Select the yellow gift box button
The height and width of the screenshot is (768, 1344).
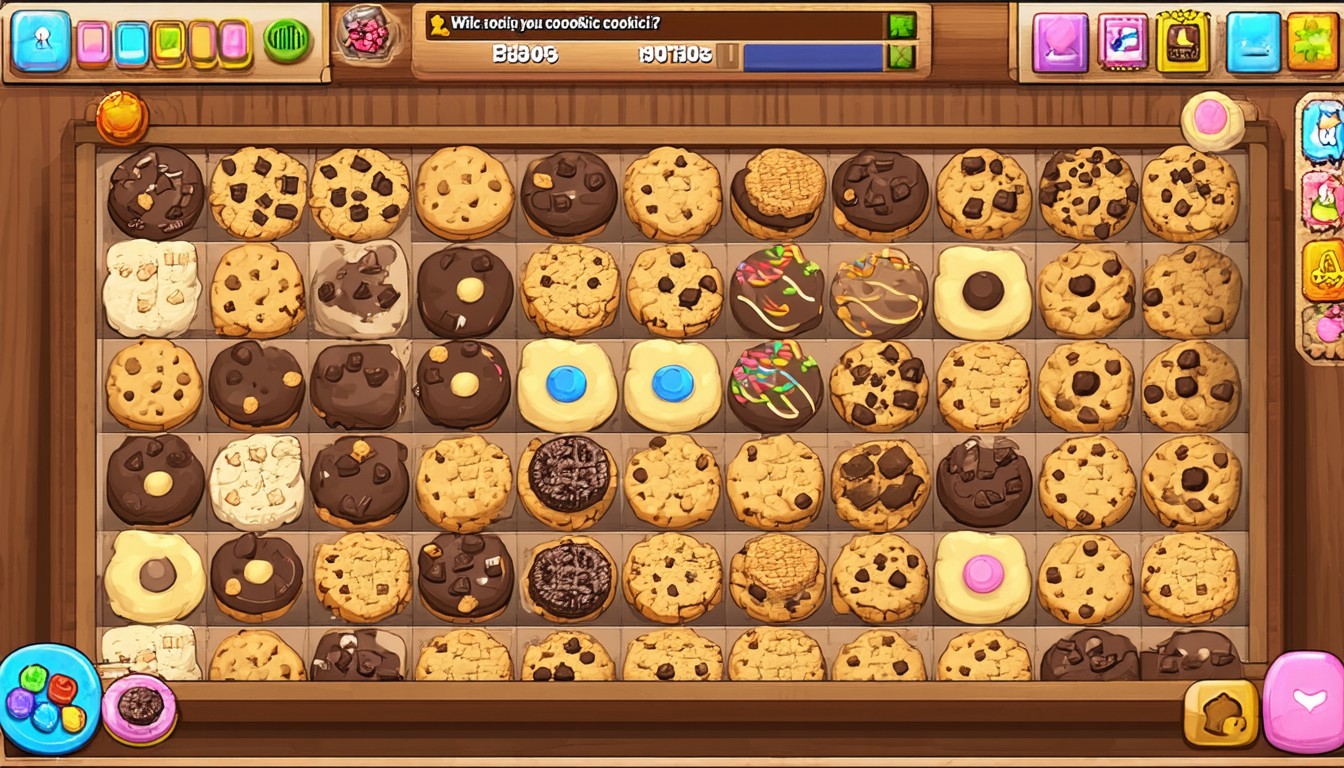click(1183, 42)
